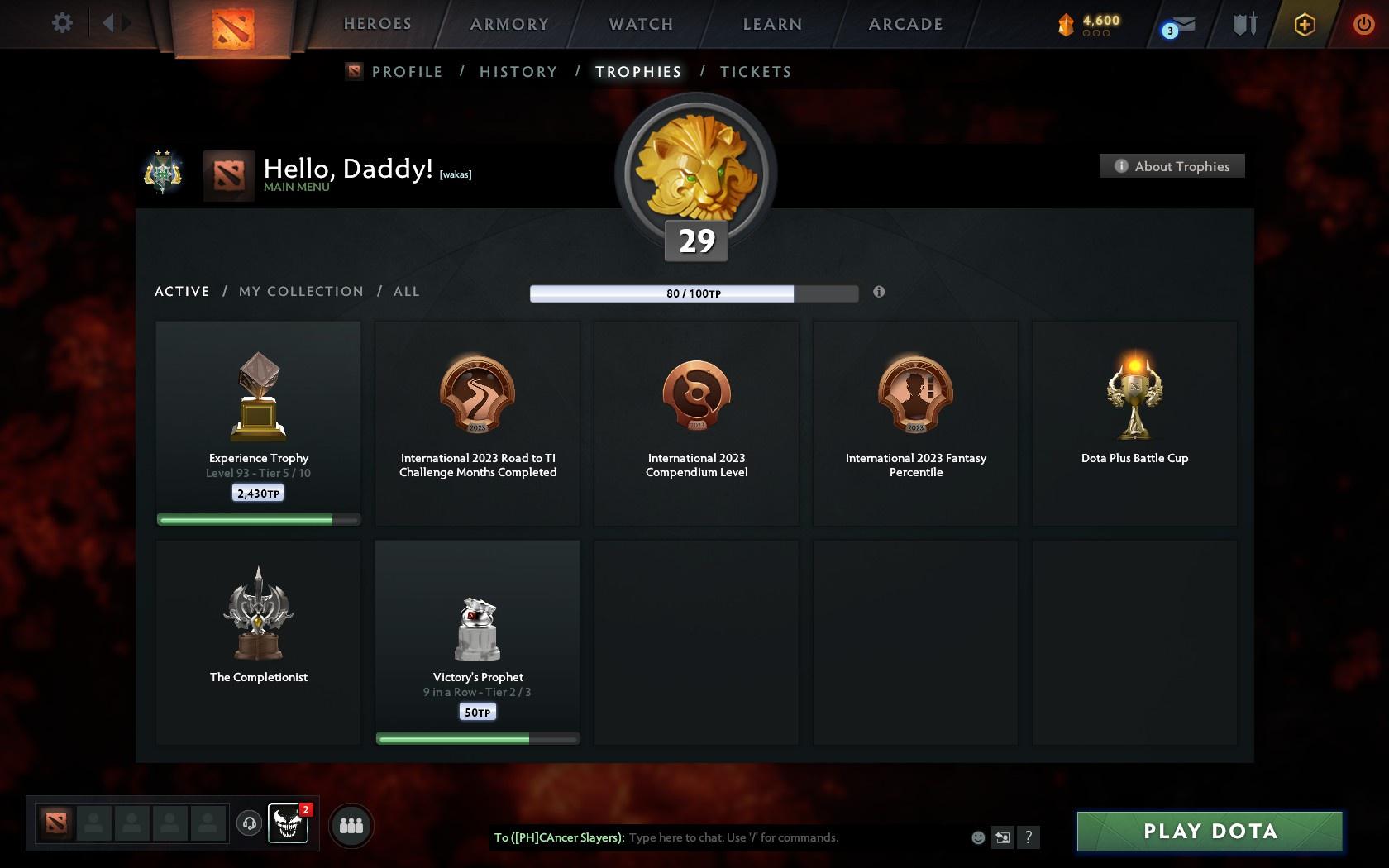Select the Dota Plus hexagon icon
The height and width of the screenshot is (868, 1389).
coord(1304,25)
